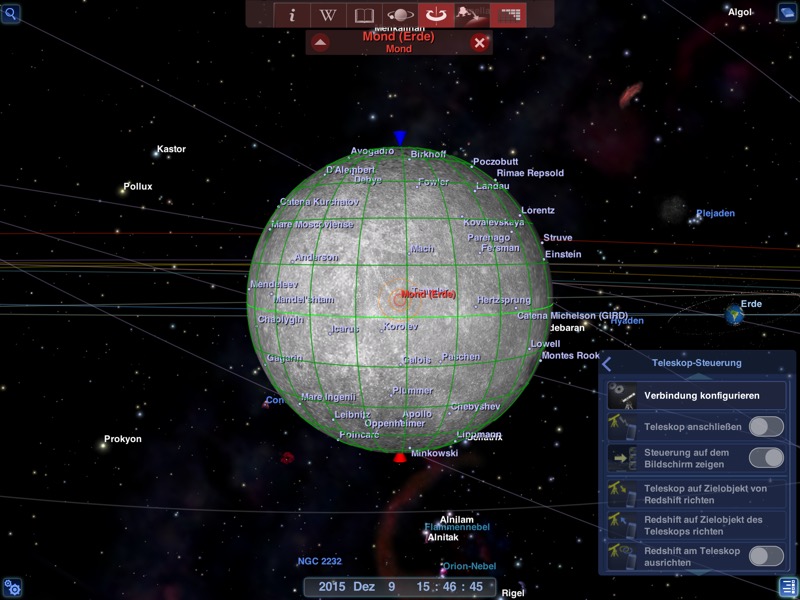Screen dimensions: 800x600
Task: Toggle the highlighted rotation arrow button
Action: 436,15
